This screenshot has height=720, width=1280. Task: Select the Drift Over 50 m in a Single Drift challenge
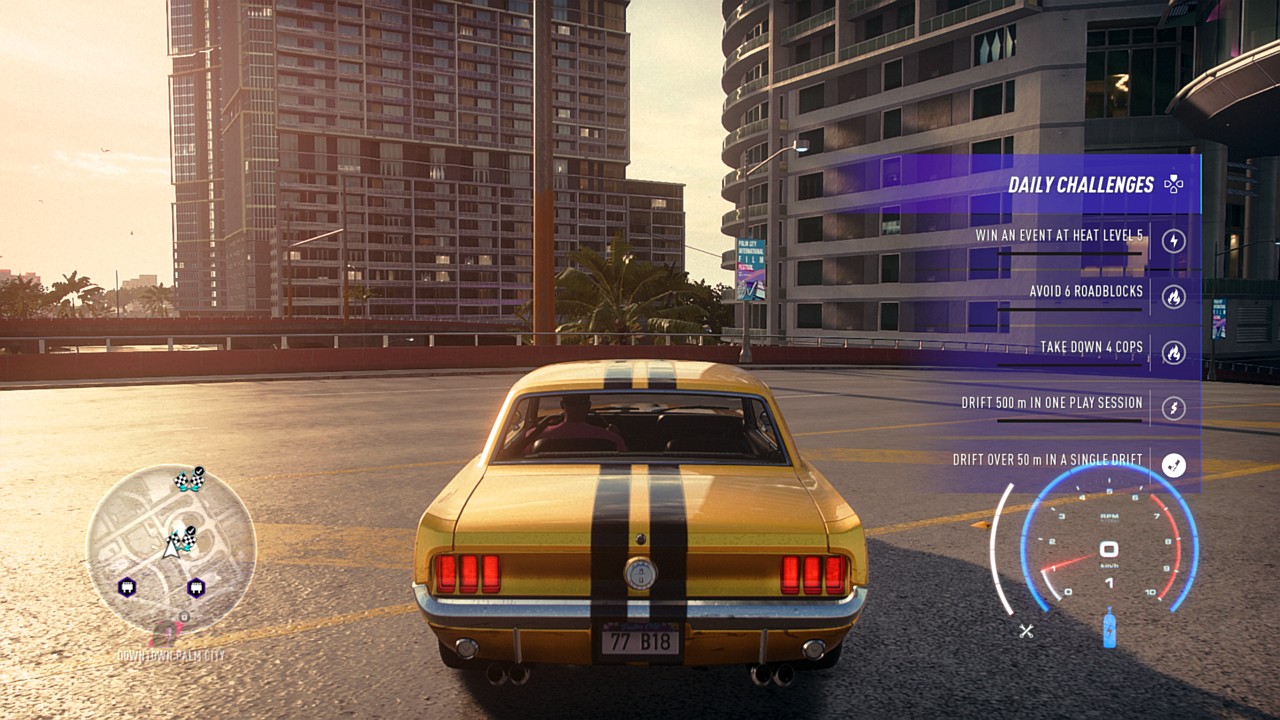pos(1048,460)
